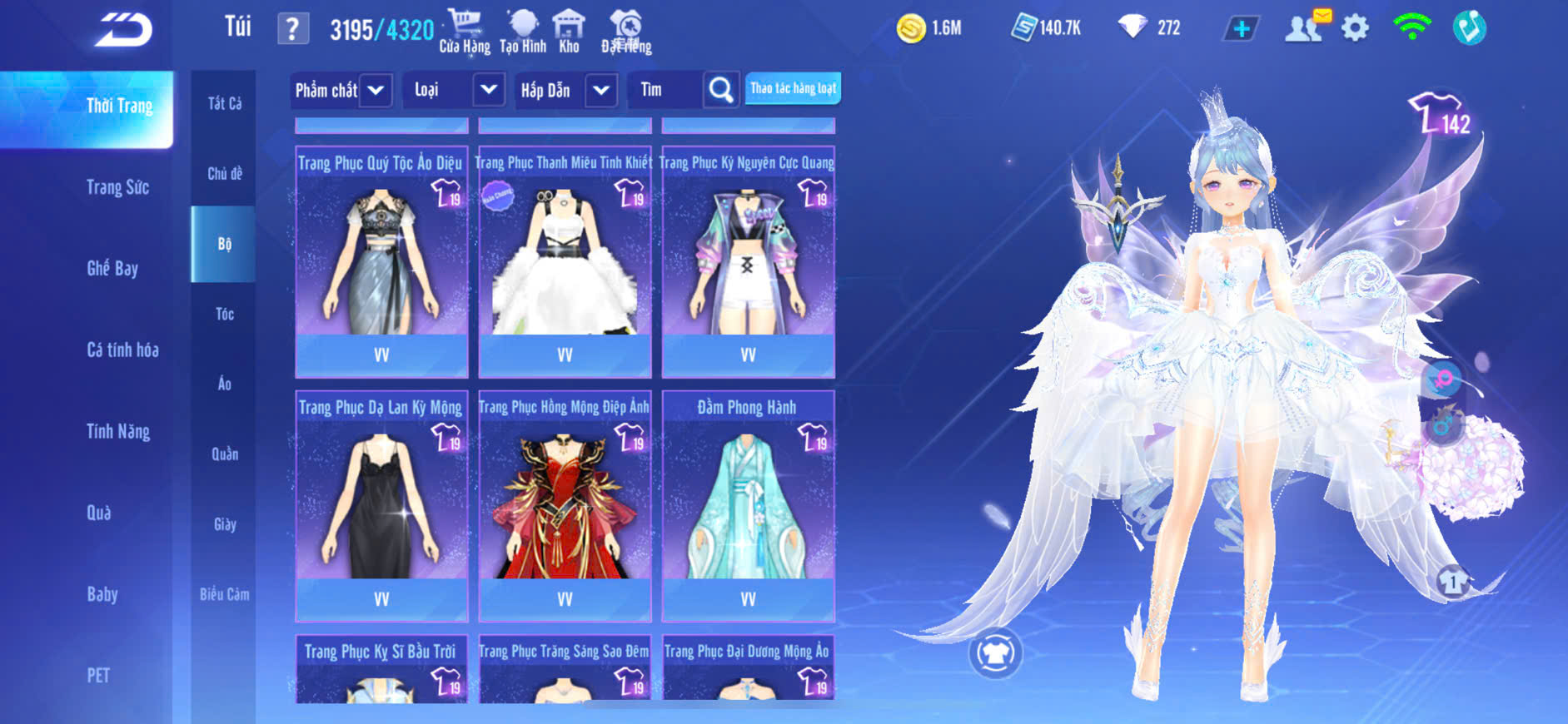Select Trang Phục Dạ Lan Kỳ Mộng outfit
1568x724 pixels.
tap(381, 505)
